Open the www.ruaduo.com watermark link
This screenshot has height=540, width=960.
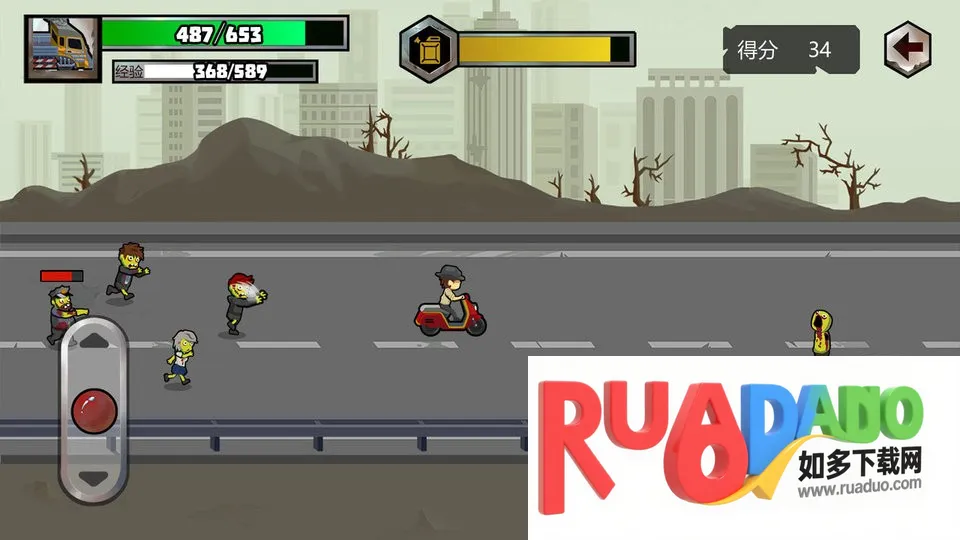(x=859, y=490)
